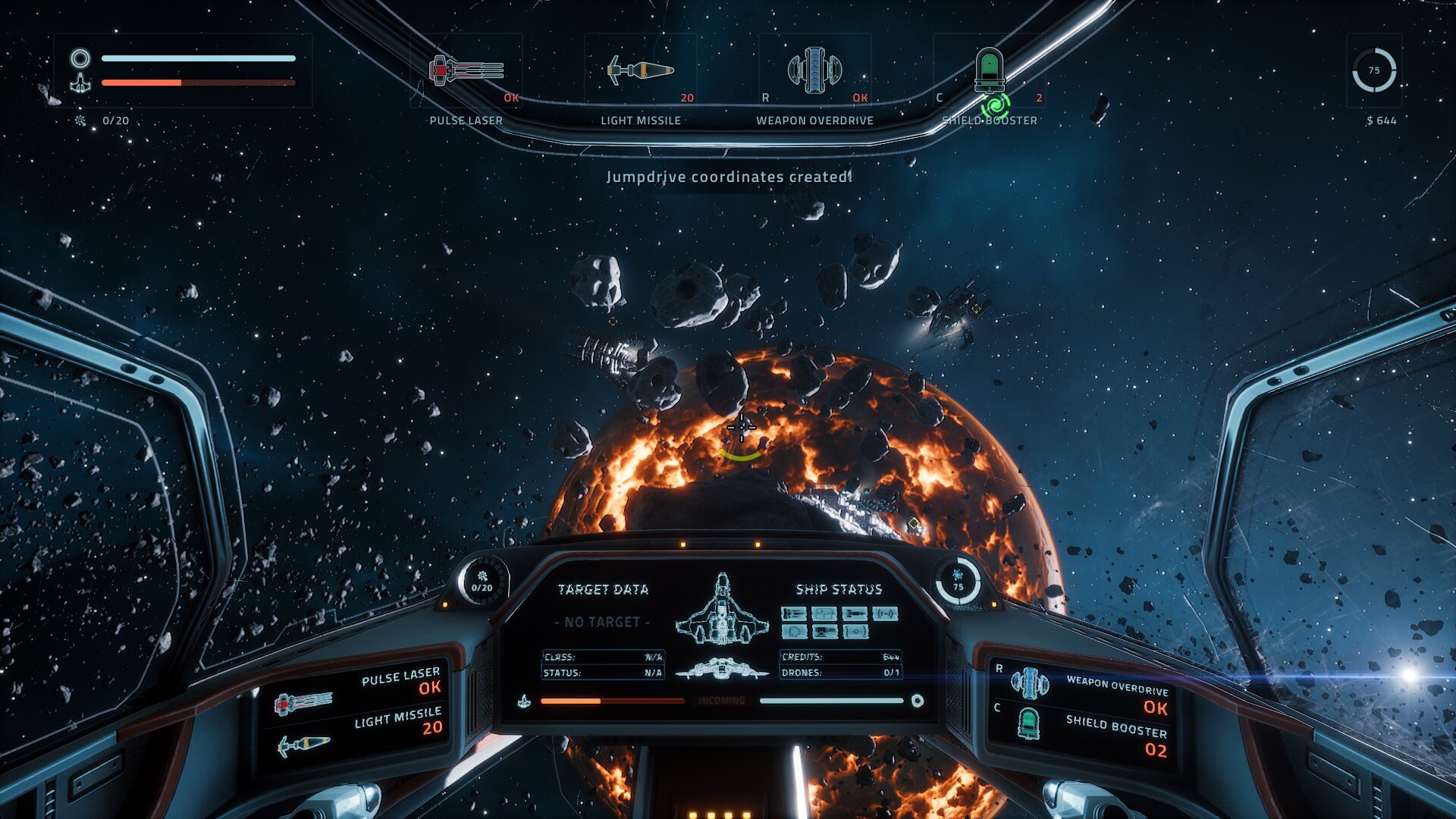Viewport: 1456px width, 819px height.
Task: Choose the Light Missile weapon slot
Action: pos(641,71)
